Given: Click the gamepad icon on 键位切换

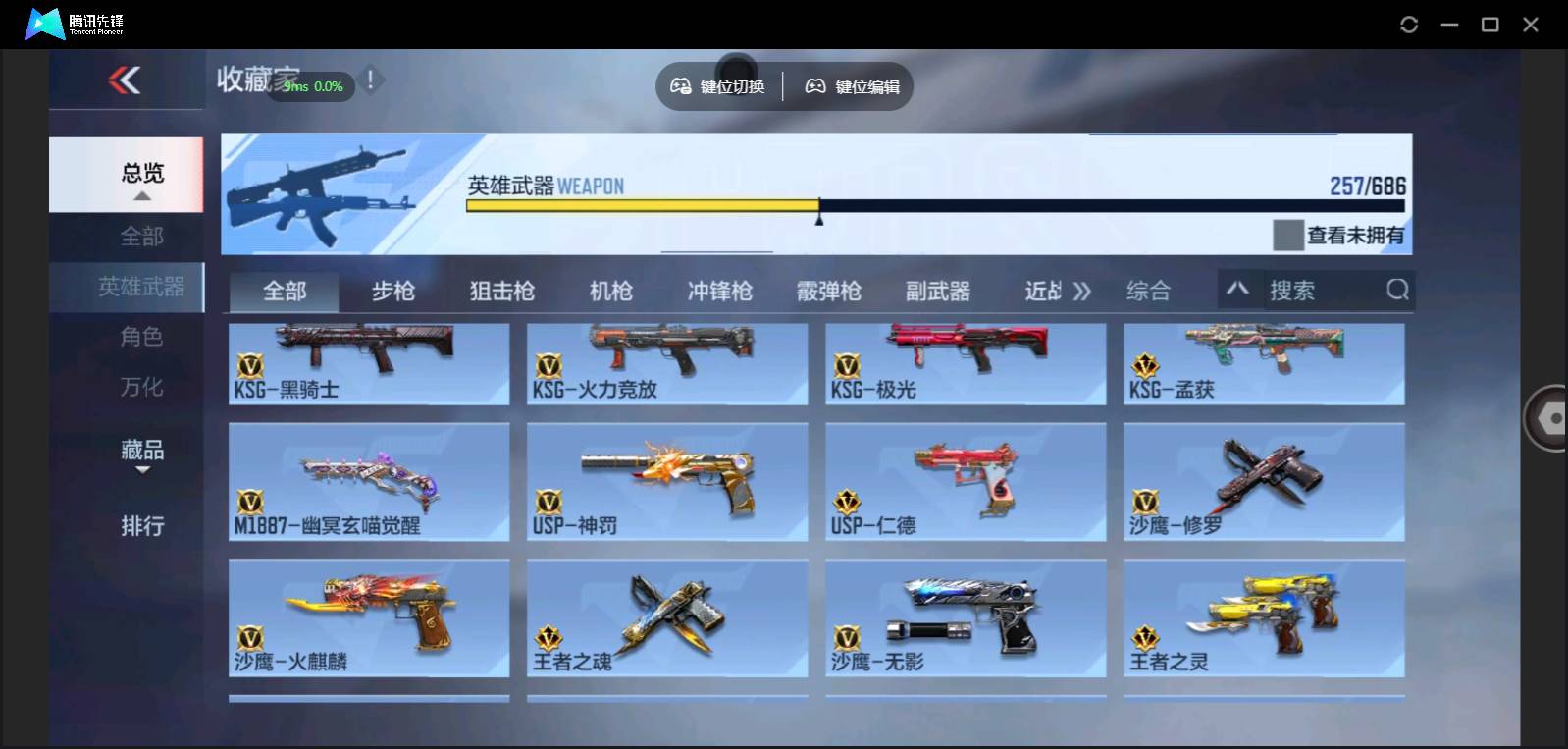Looking at the screenshot, I should pos(680,86).
